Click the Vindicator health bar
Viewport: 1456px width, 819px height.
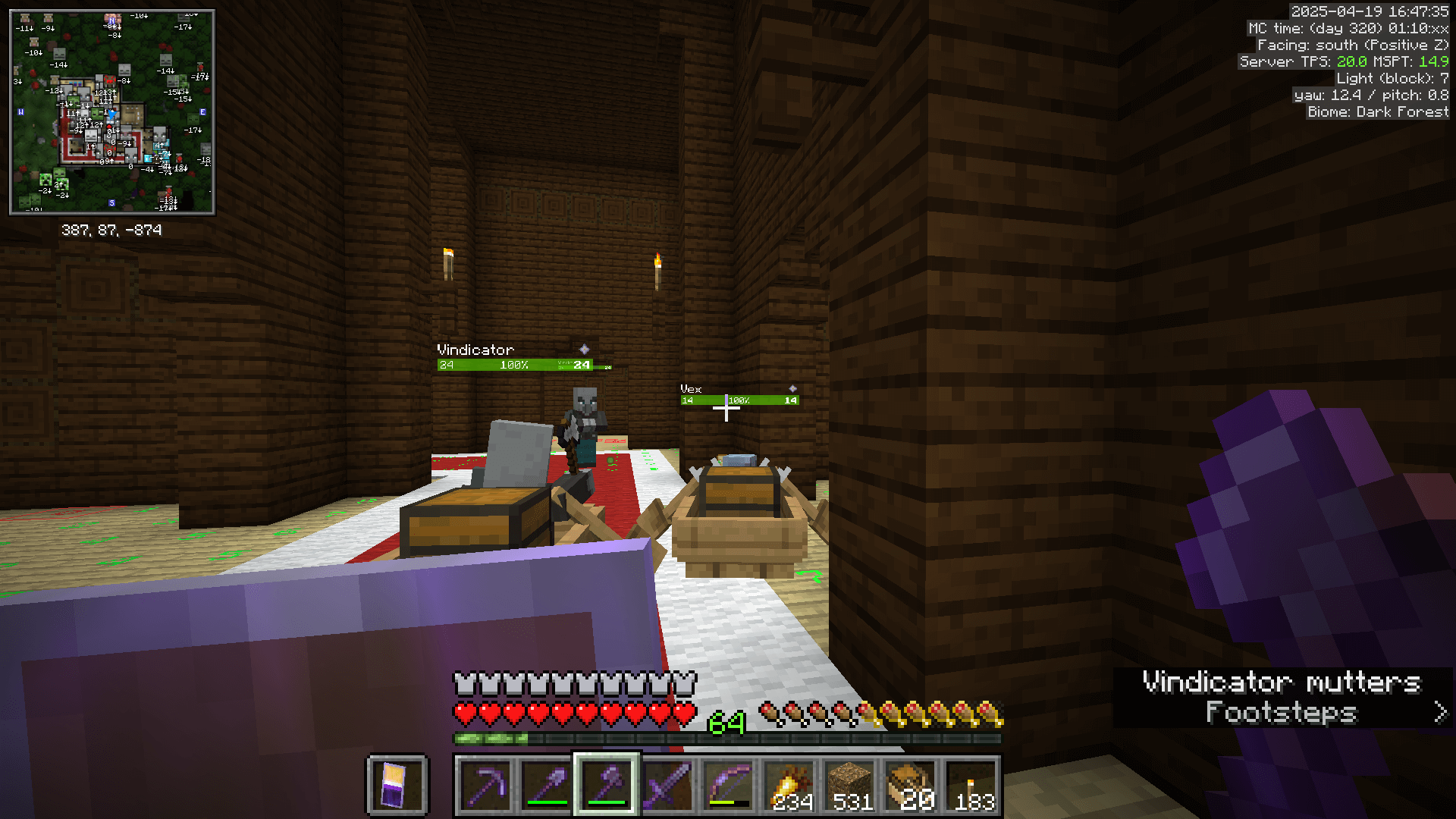pos(516,364)
